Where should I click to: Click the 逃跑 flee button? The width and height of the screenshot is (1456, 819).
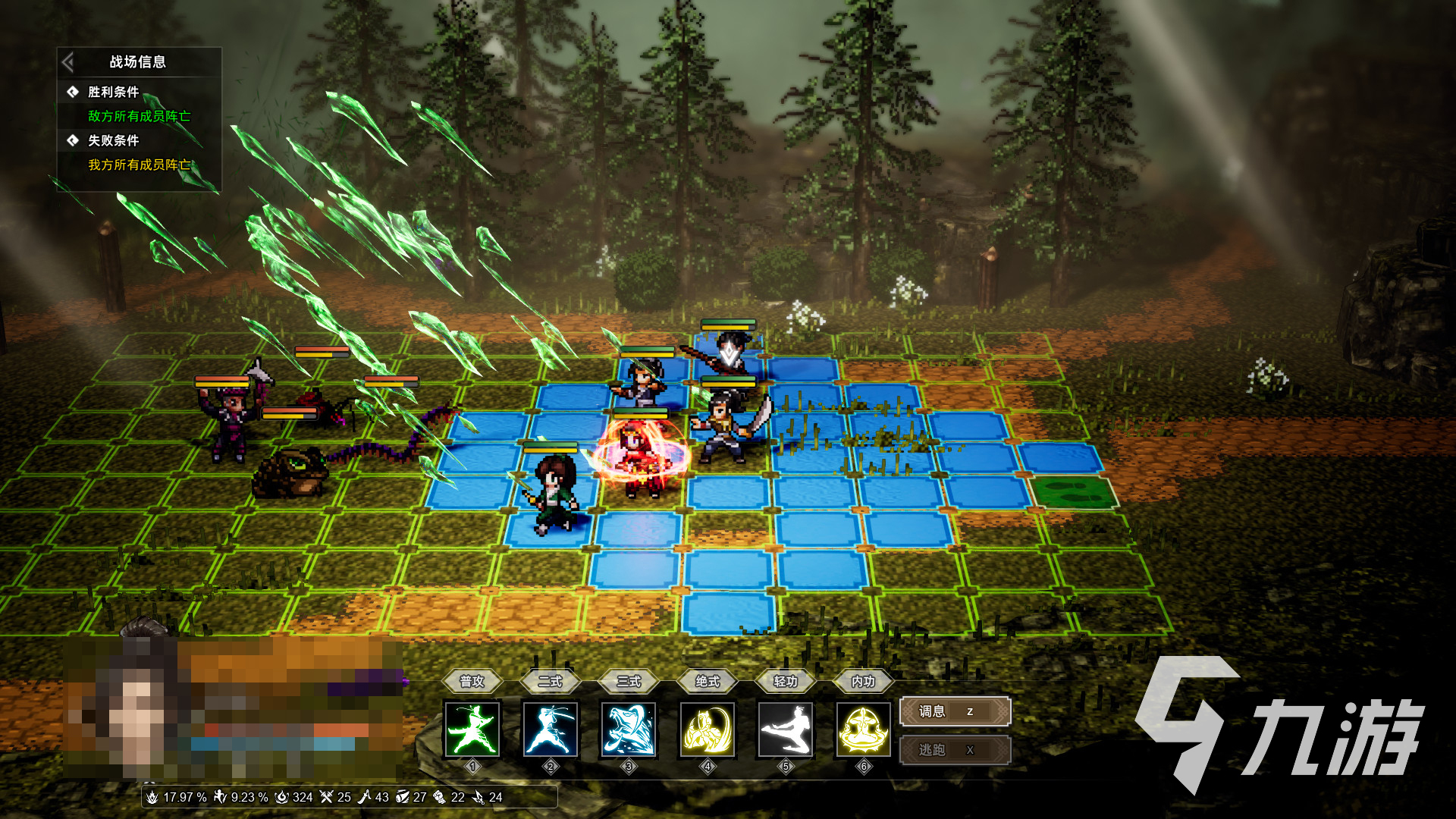tap(955, 750)
